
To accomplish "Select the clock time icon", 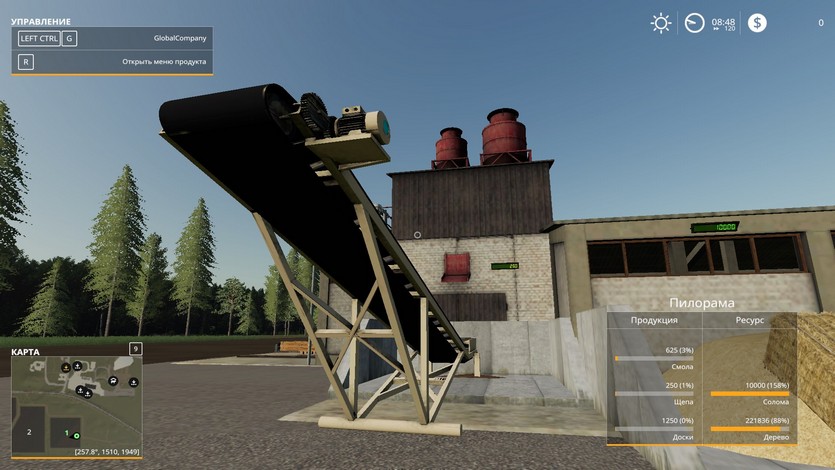I will (694, 23).
